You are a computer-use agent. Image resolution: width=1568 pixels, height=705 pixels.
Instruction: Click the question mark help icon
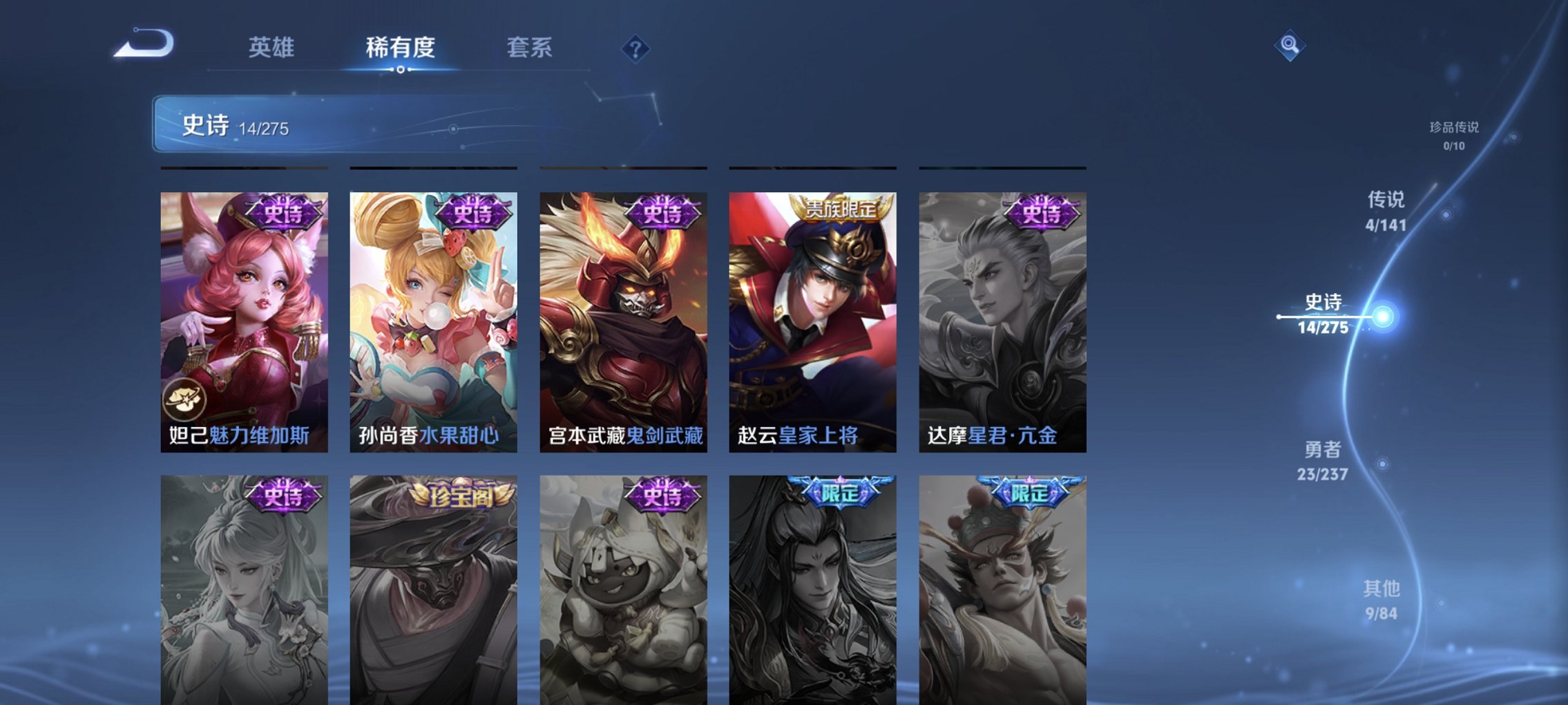pos(636,49)
